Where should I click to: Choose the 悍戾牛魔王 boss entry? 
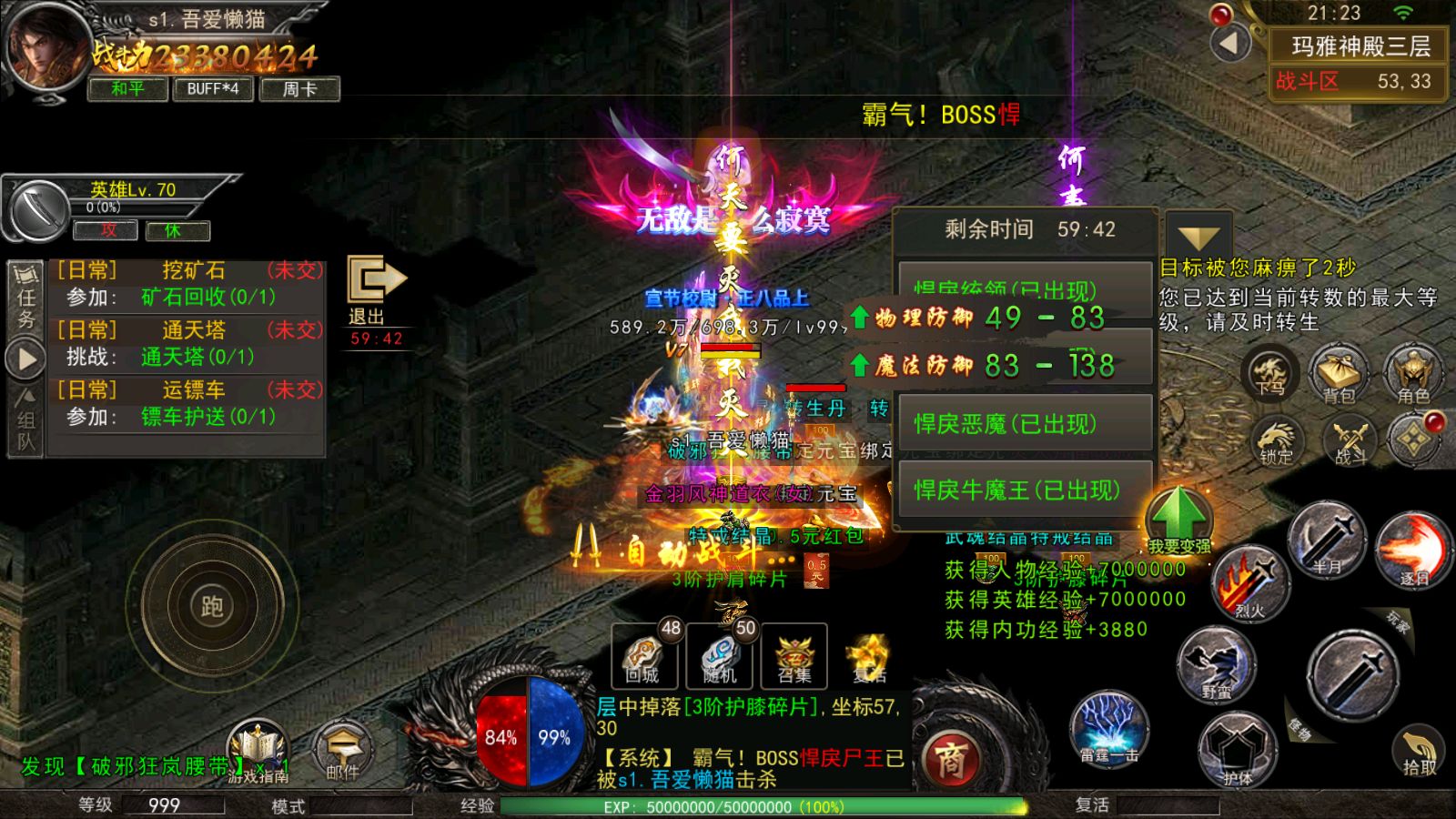tap(1025, 490)
